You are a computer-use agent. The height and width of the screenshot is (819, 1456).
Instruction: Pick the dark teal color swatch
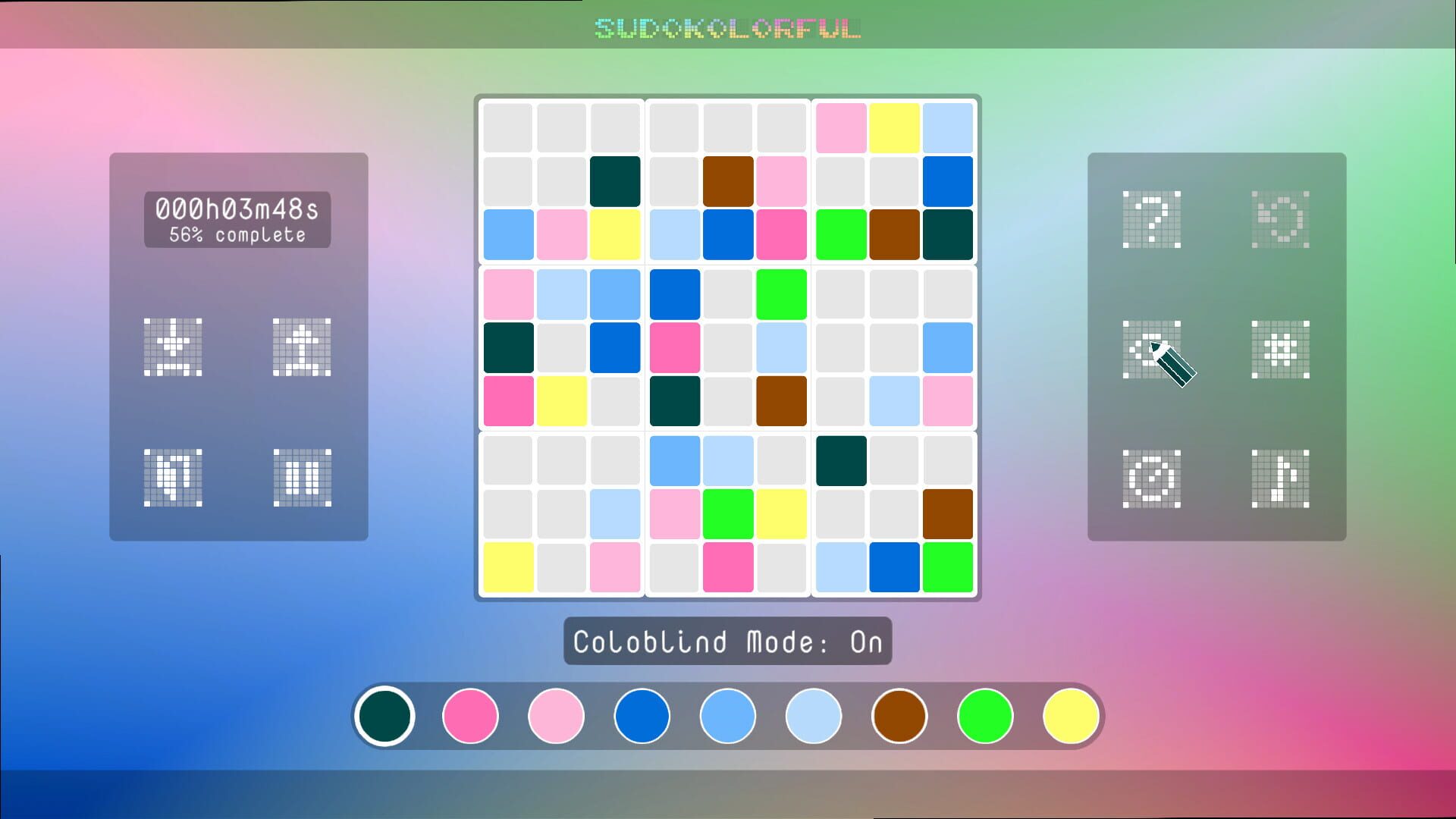pyautogui.click(x=384, y=715)
